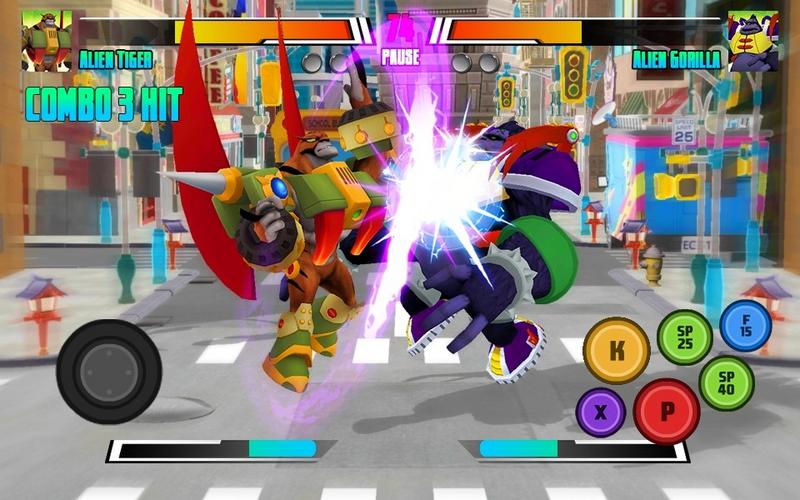The width and height of the screenshot is (800, 500).
Task: Hit the red P punch button
Action: (x=666, y=411)
